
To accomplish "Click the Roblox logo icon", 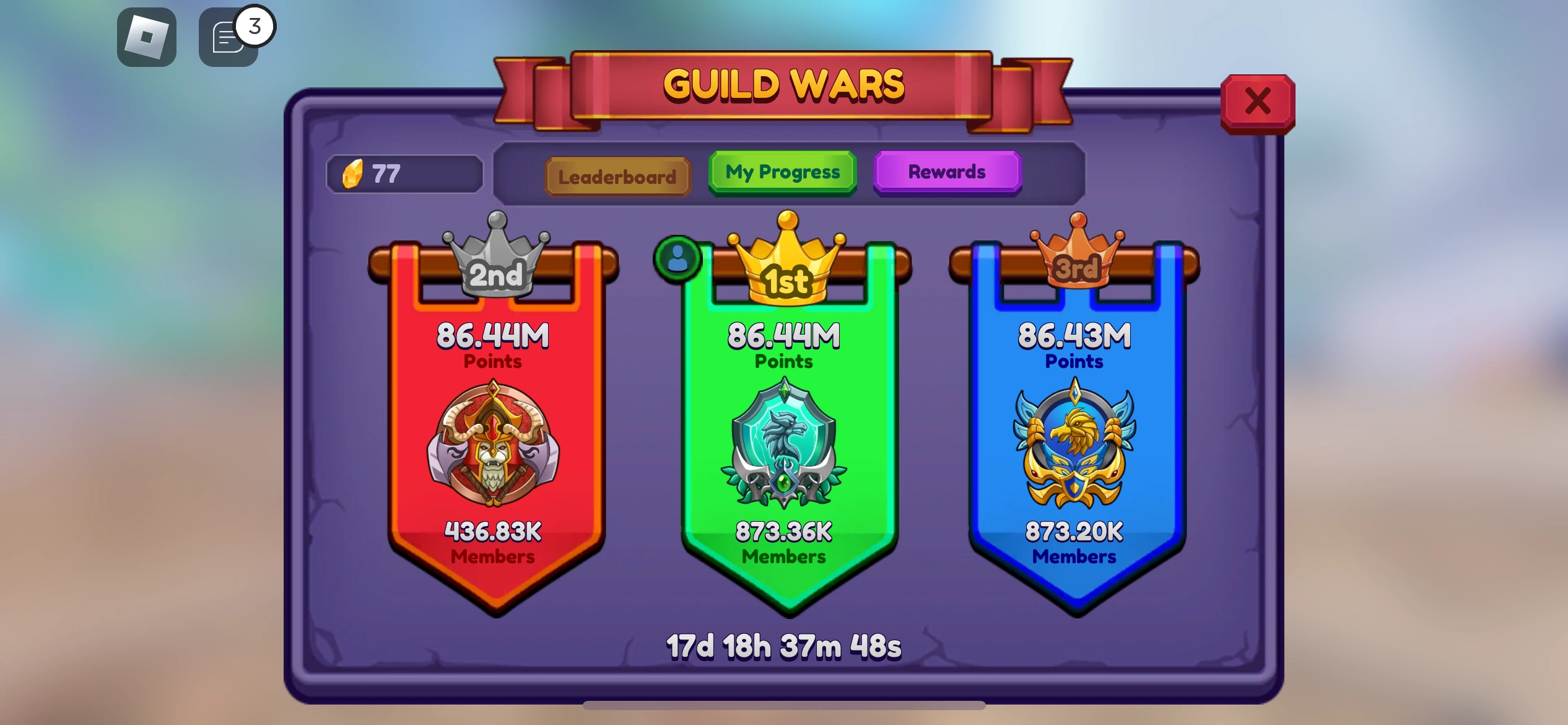I will point(147,38).
